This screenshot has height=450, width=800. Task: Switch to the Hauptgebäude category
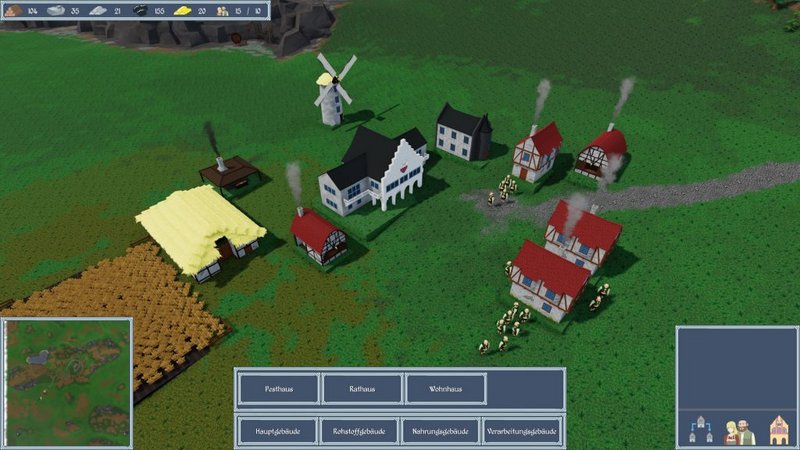point(278,431)
